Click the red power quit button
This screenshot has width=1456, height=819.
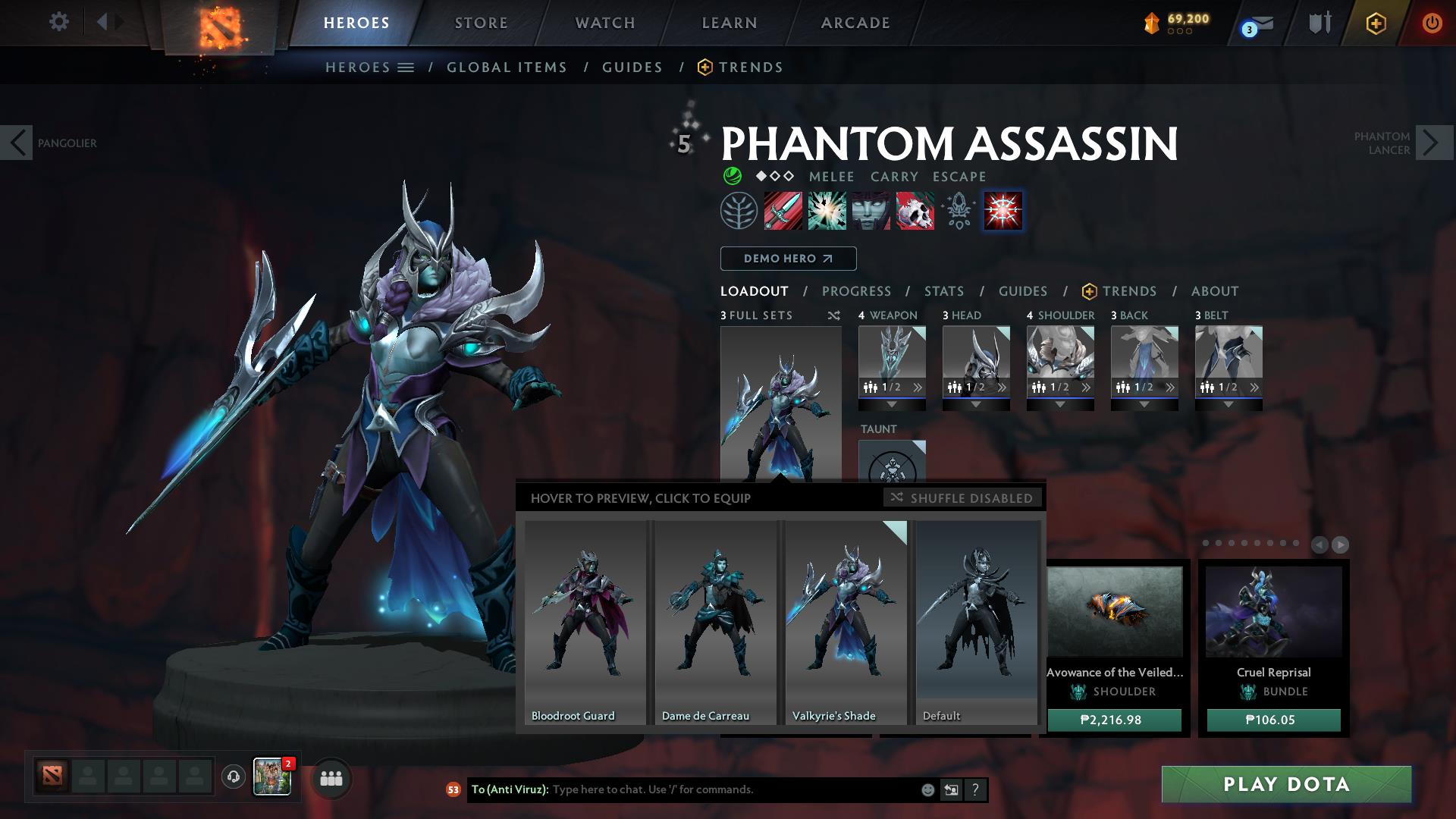pos(1431,24)
